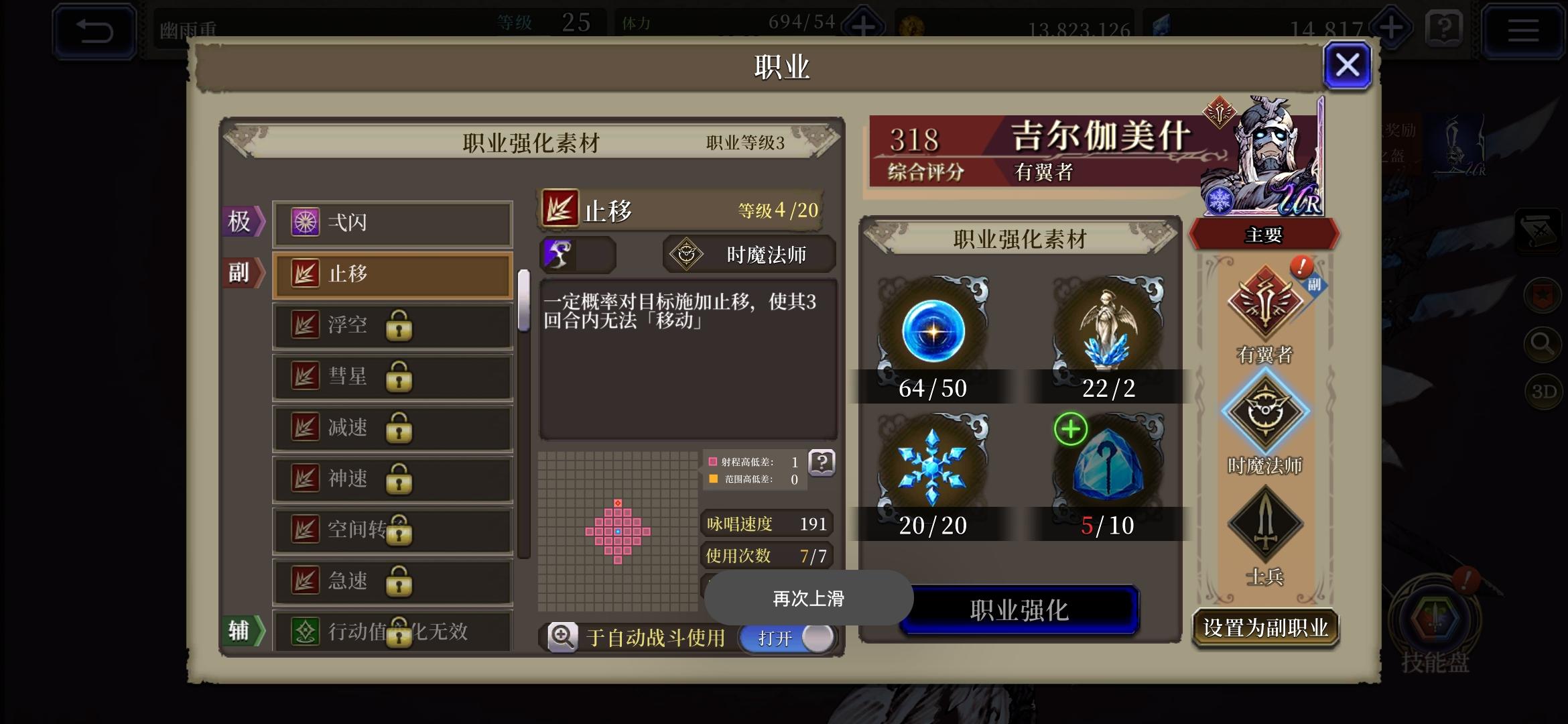
Task: Unlock the 浮空 skill lock
Action: tap(400, 326)
